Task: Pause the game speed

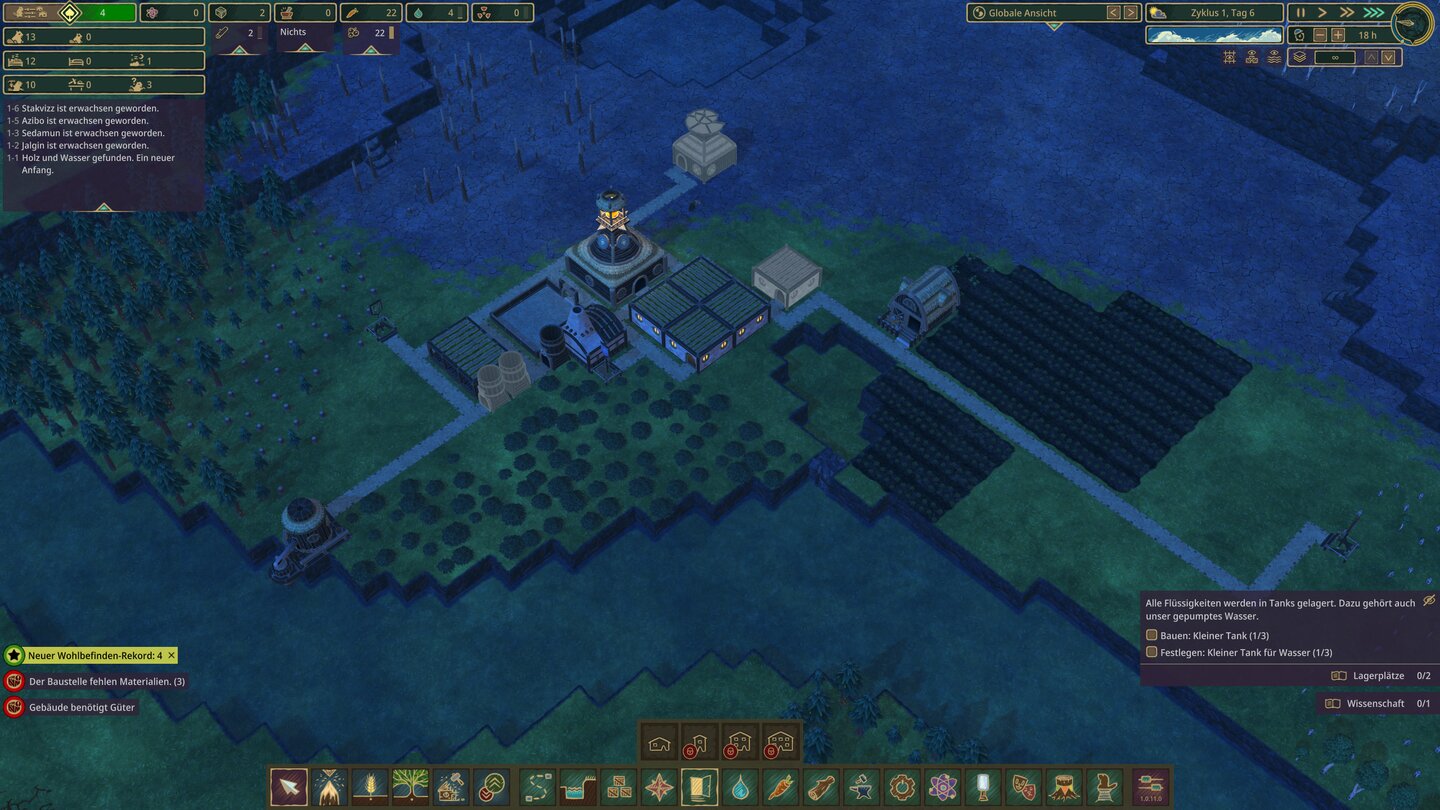Action: click(x=1301, y=13)
